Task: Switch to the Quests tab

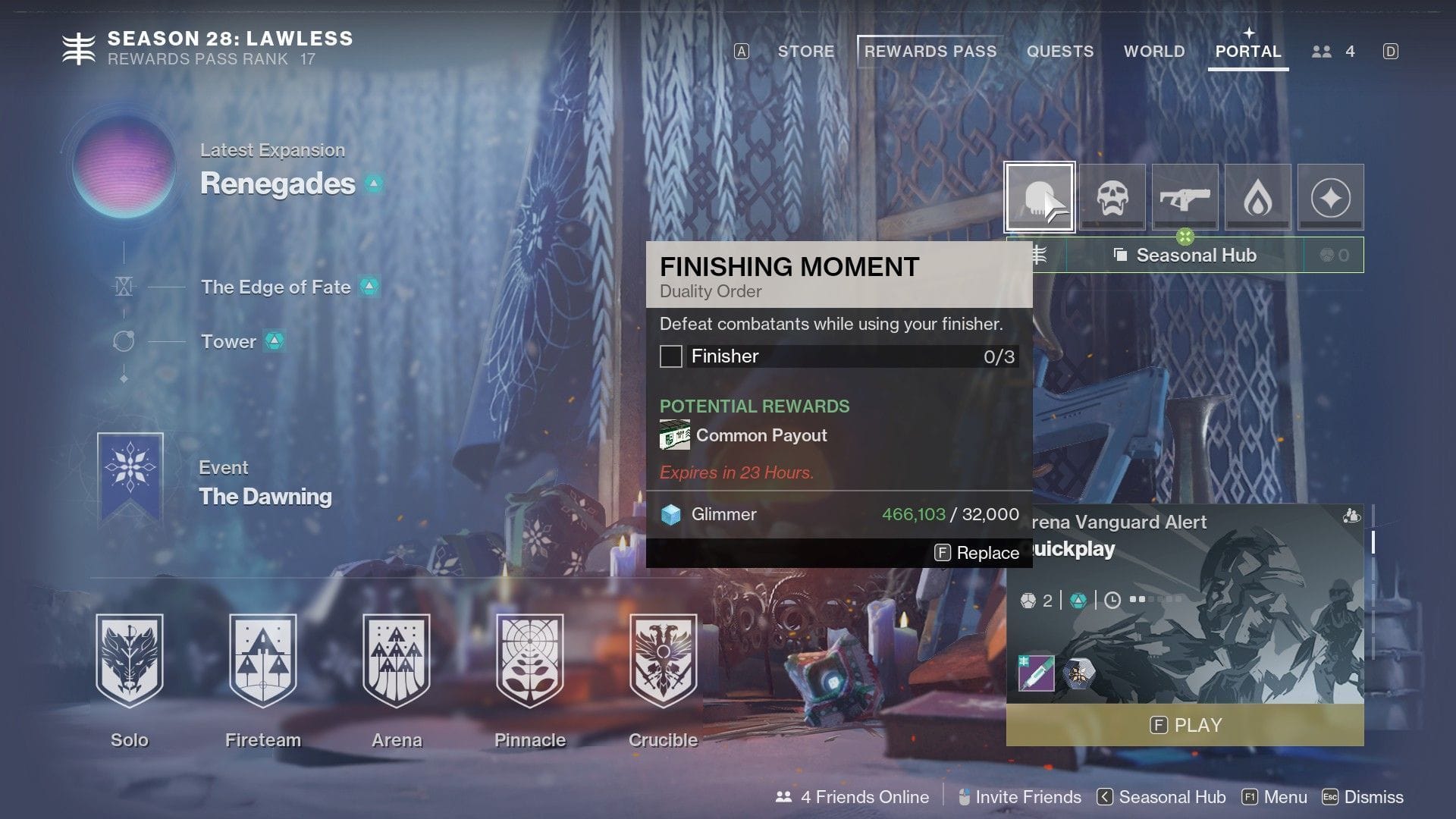Action: click(x=1060, y=51)
